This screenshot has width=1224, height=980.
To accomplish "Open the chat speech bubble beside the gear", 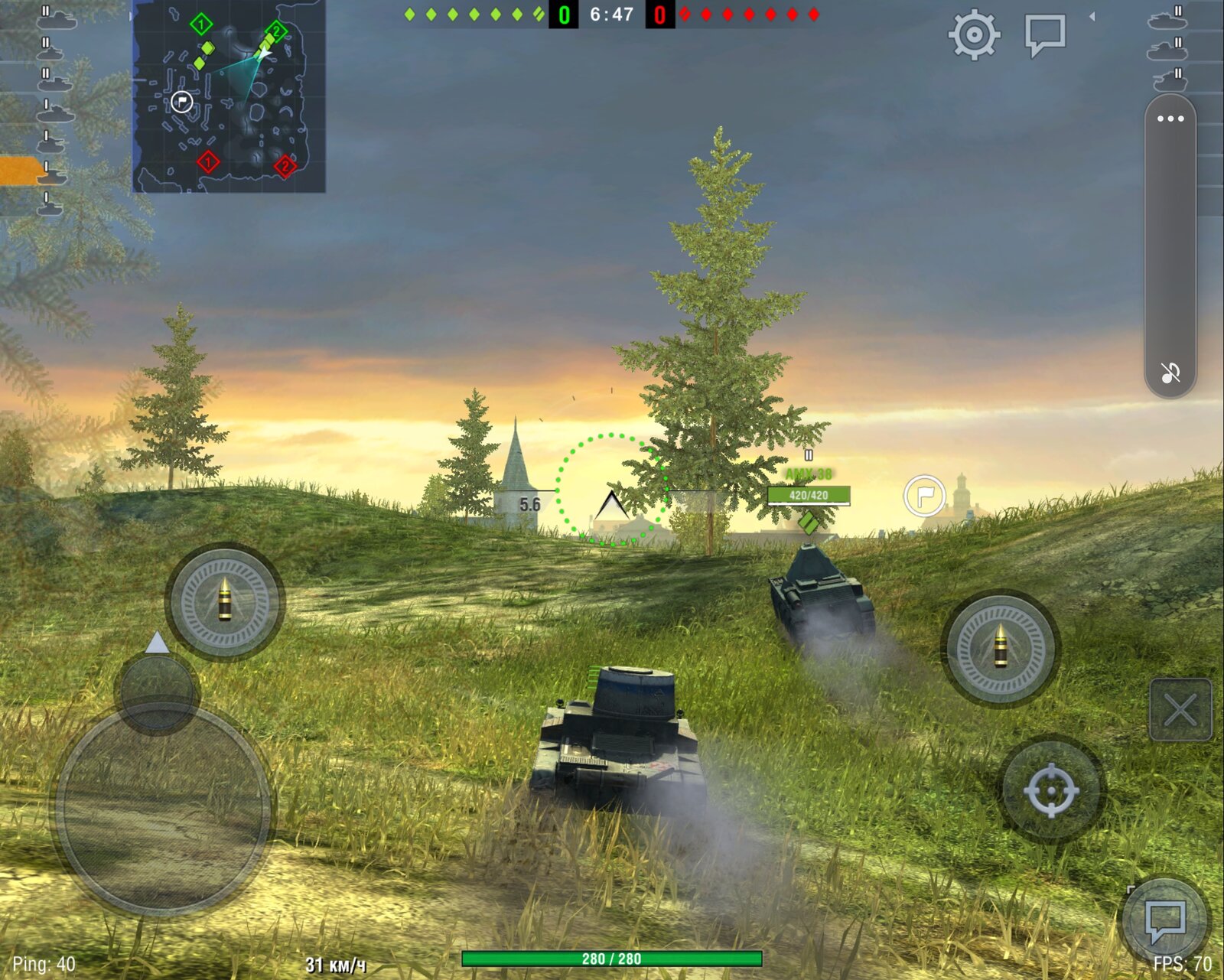I will tap(1045, 34).
